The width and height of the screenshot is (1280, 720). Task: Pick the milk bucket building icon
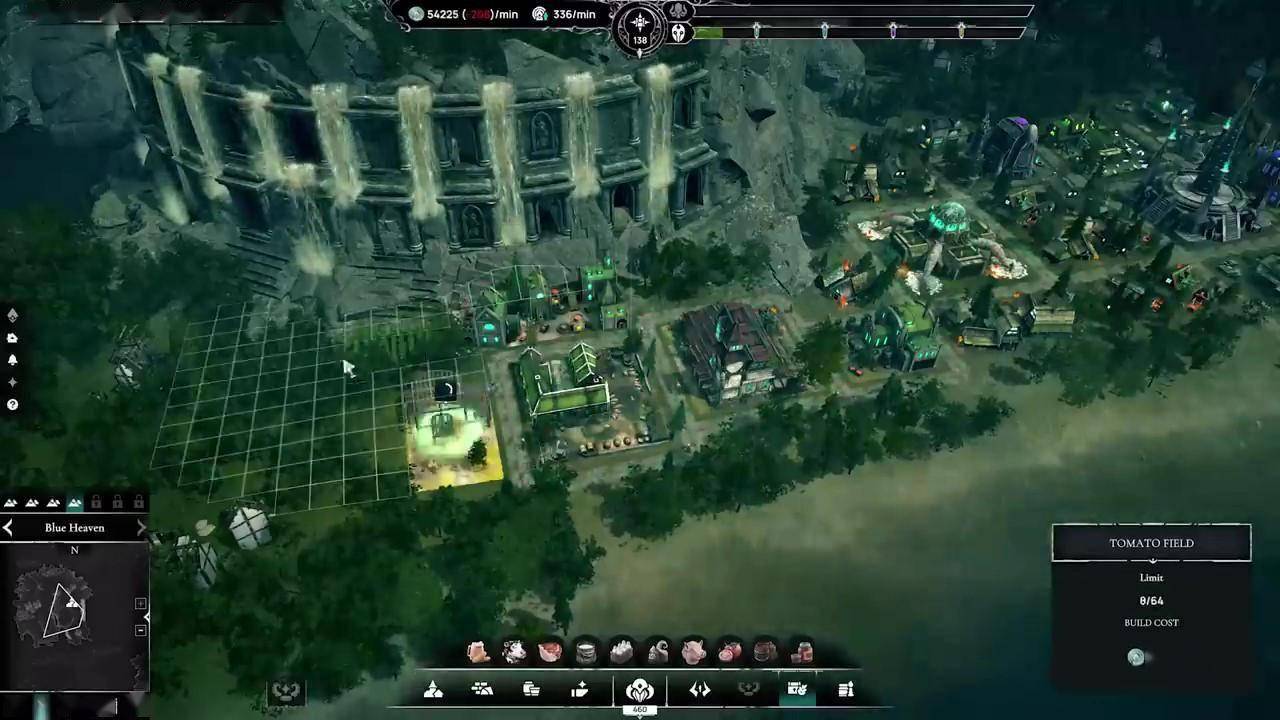pyautogui.click(x=586, y=653)
